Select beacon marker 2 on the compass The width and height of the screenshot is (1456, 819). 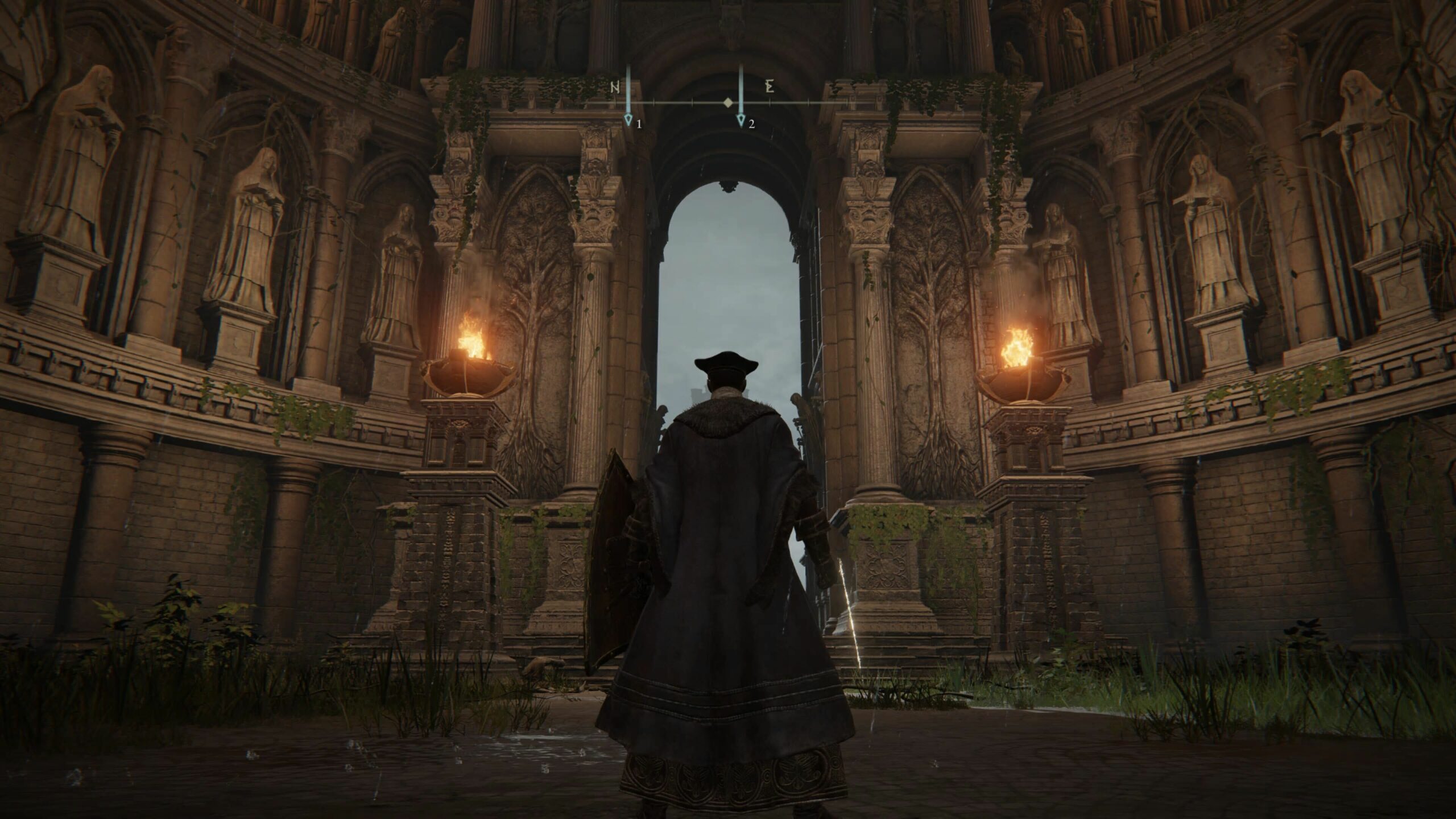[x=741, y=119]
